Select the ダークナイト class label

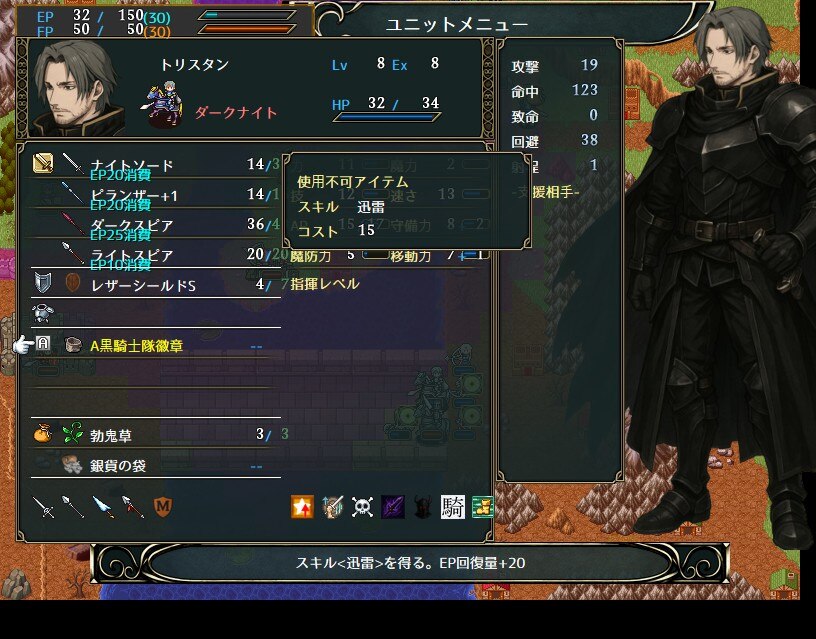(235, 113)
